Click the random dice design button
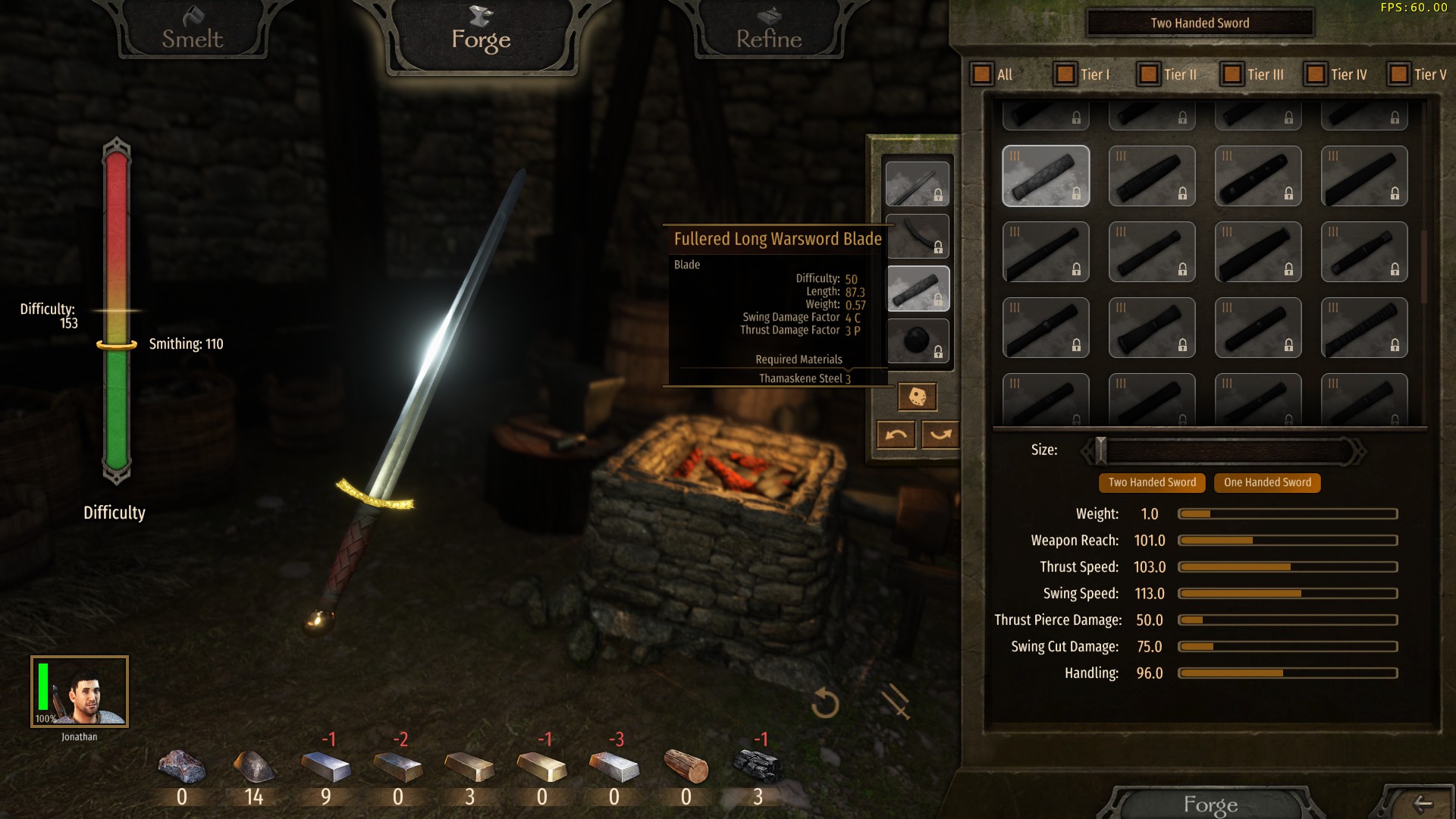 [917, 397]
